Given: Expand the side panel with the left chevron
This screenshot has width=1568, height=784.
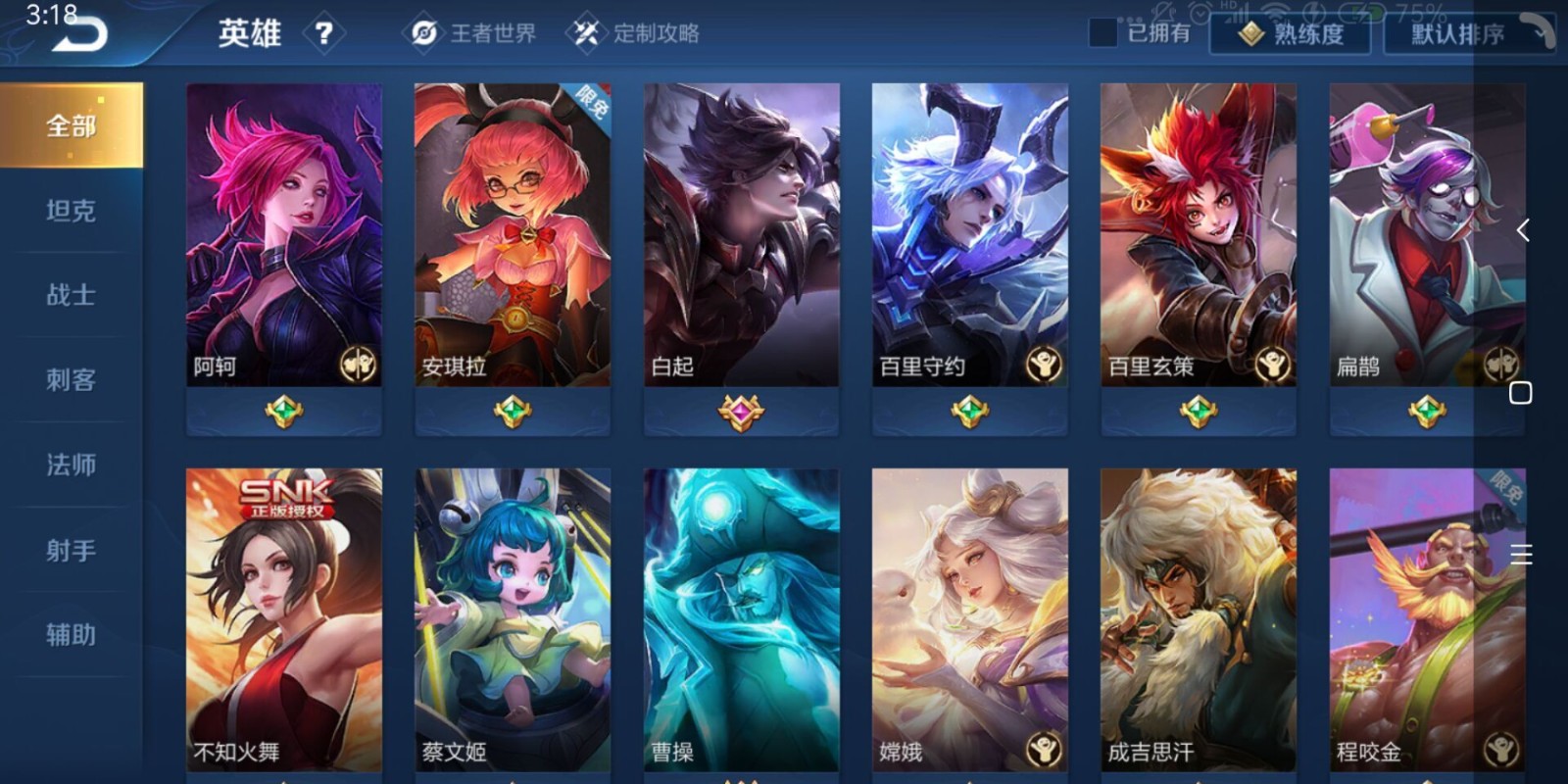Looking at the screenshot, I should tap(1525, 230).
